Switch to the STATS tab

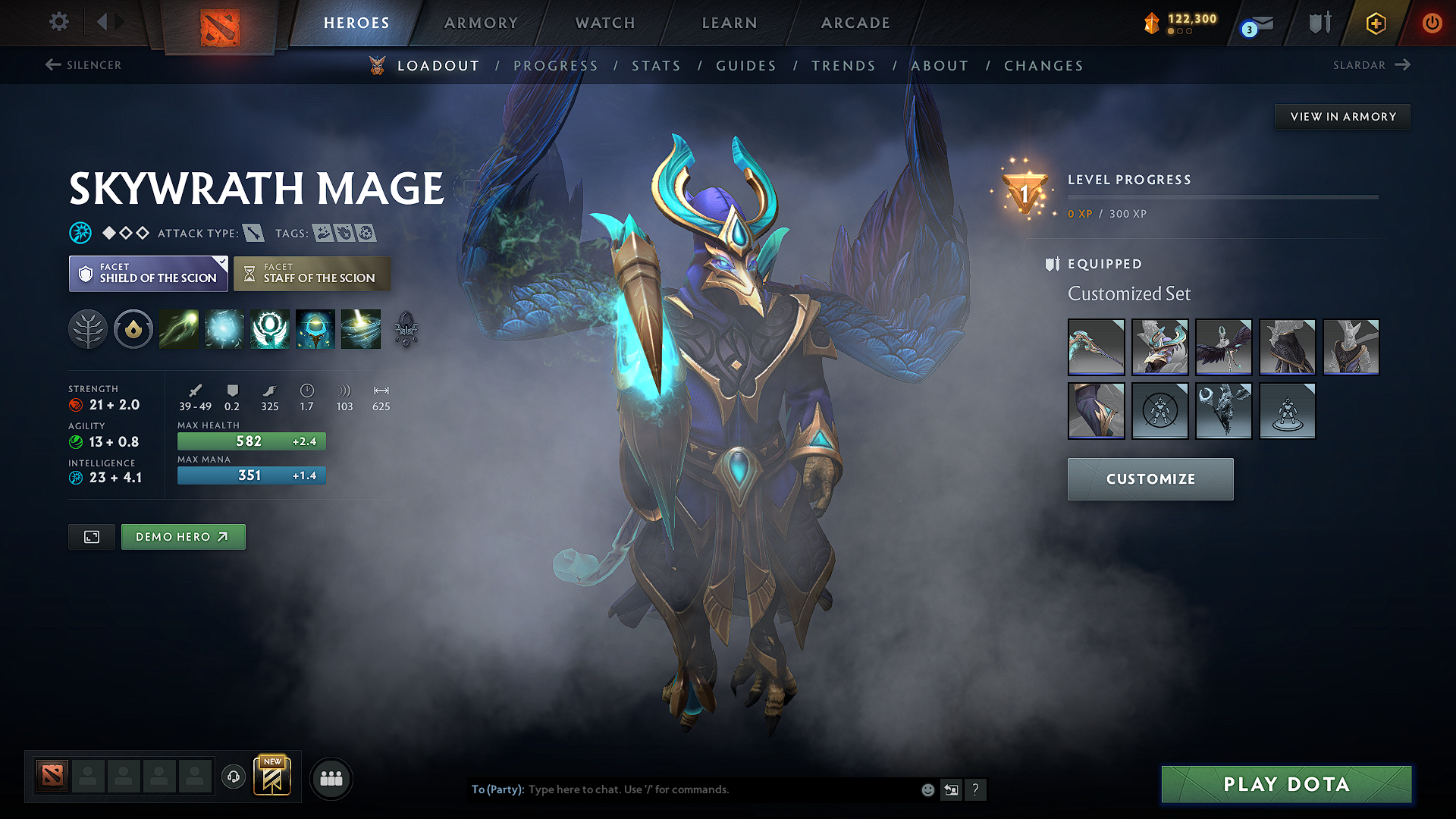(x=657, y=66)
